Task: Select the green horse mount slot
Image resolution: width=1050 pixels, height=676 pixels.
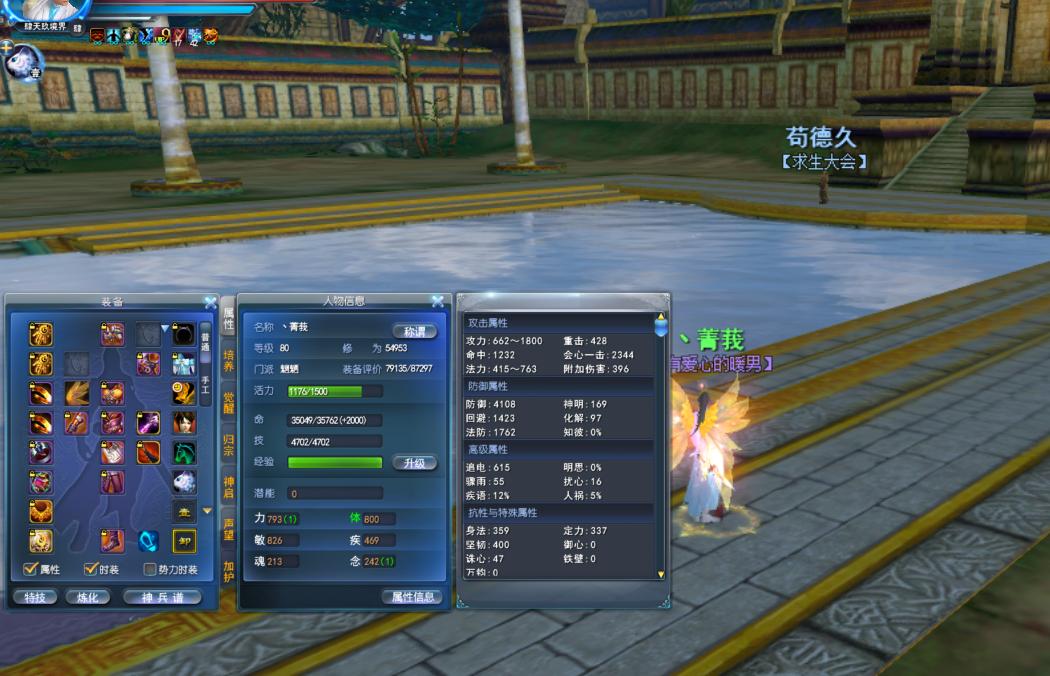Action: click(184, 452)
